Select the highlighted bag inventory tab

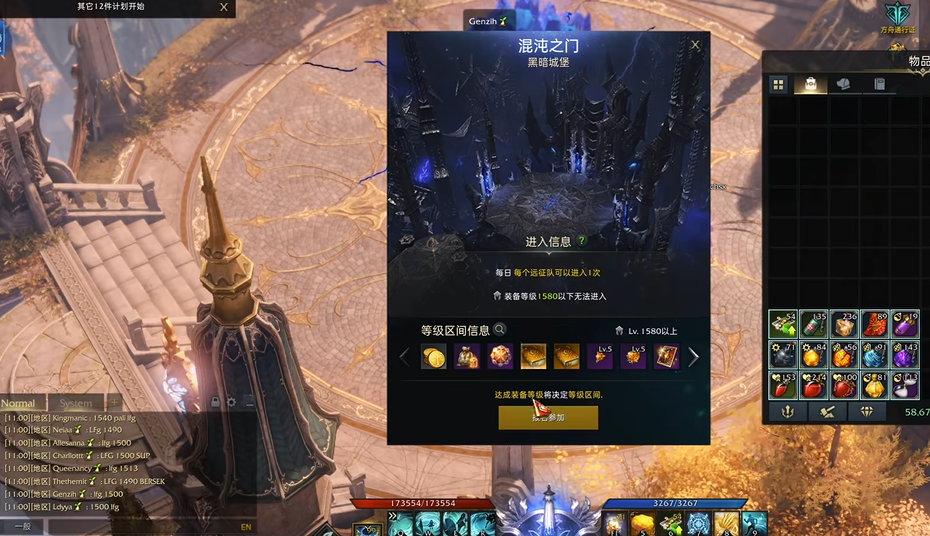(x=809, y=85)
